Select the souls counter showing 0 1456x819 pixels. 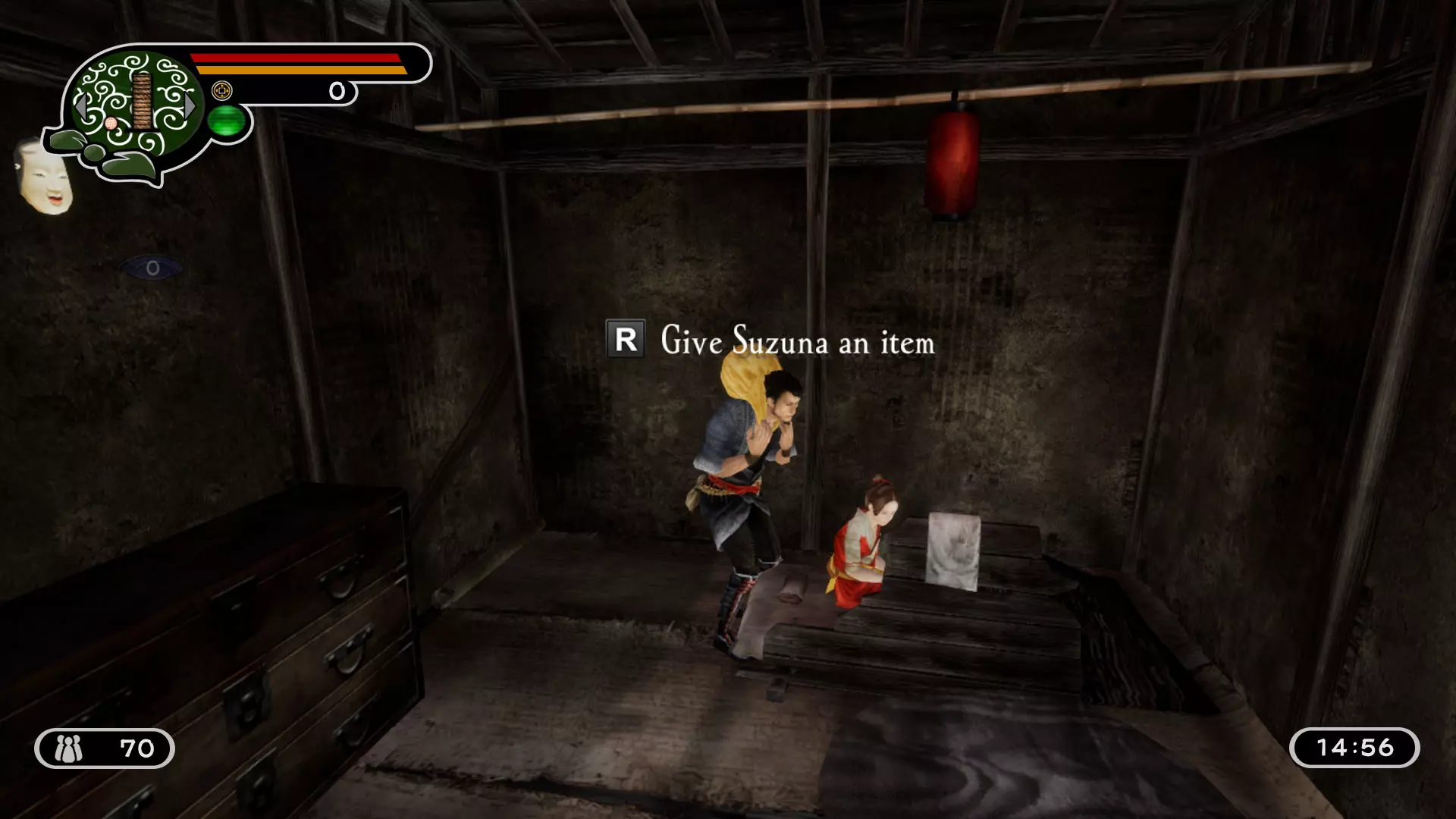(335, 91)
